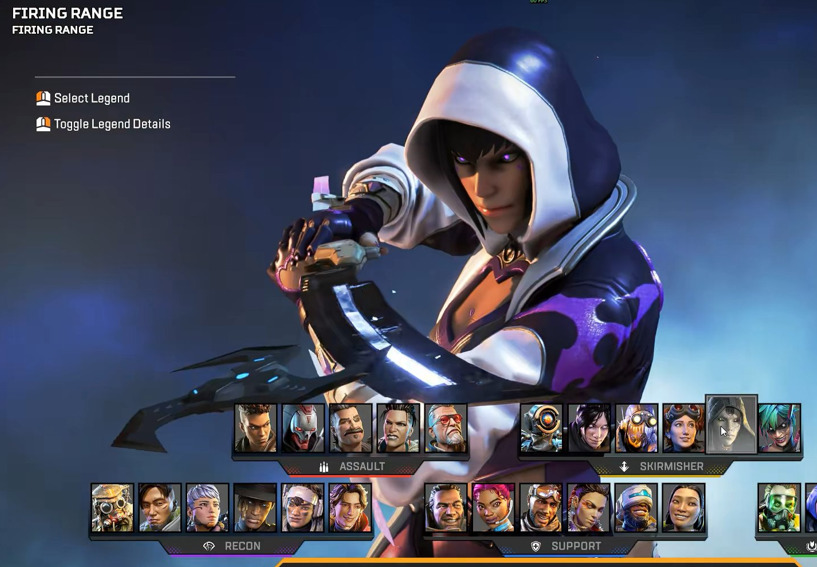
Task: Pick Caustic with the green gas mask
Action: [779, 508]
